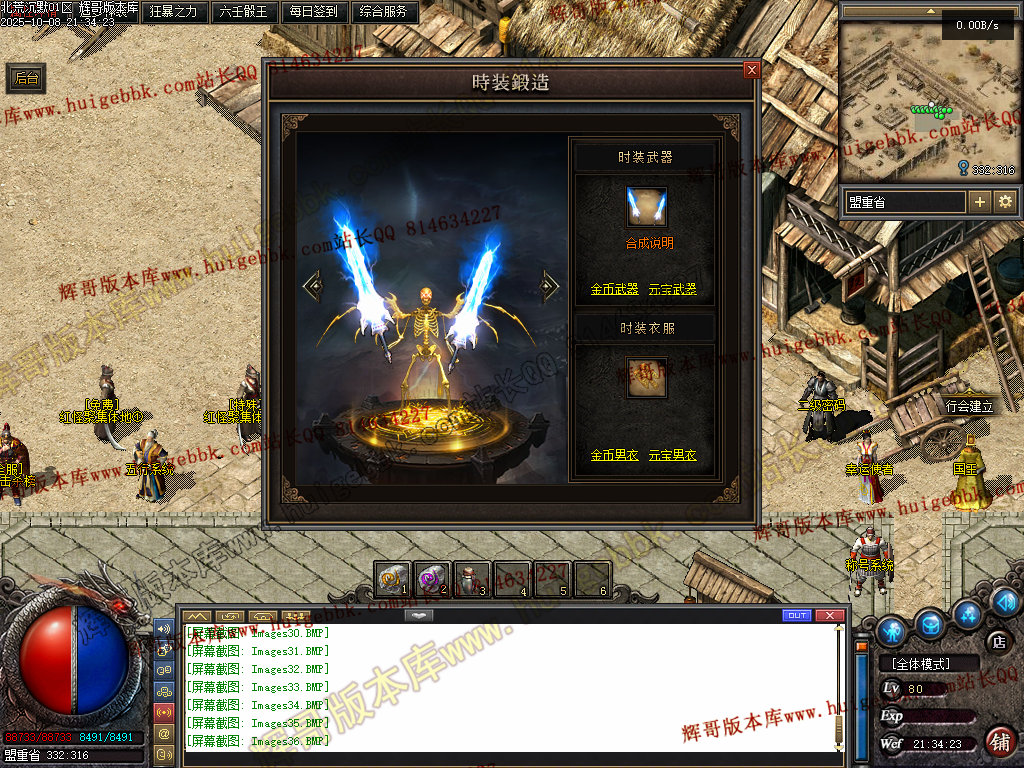
Task: Close the chat window with red X
Action: tap(829, 615)
